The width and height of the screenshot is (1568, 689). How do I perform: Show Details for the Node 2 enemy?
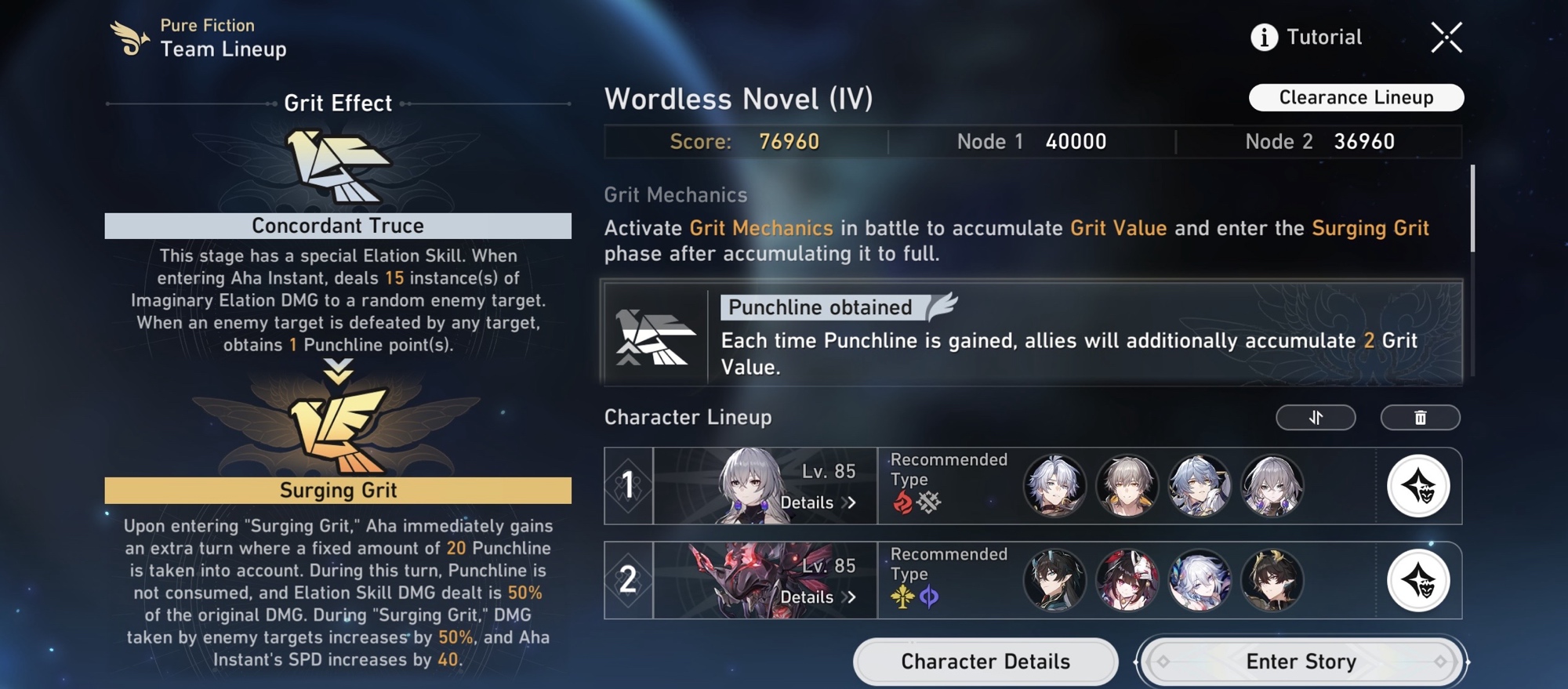tap(817, 597)
